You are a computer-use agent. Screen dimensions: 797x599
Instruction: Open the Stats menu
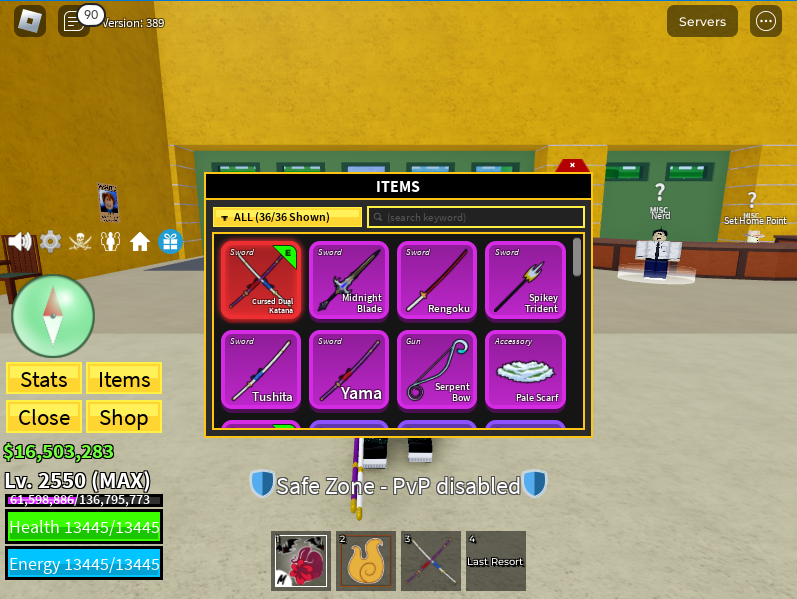44,379
